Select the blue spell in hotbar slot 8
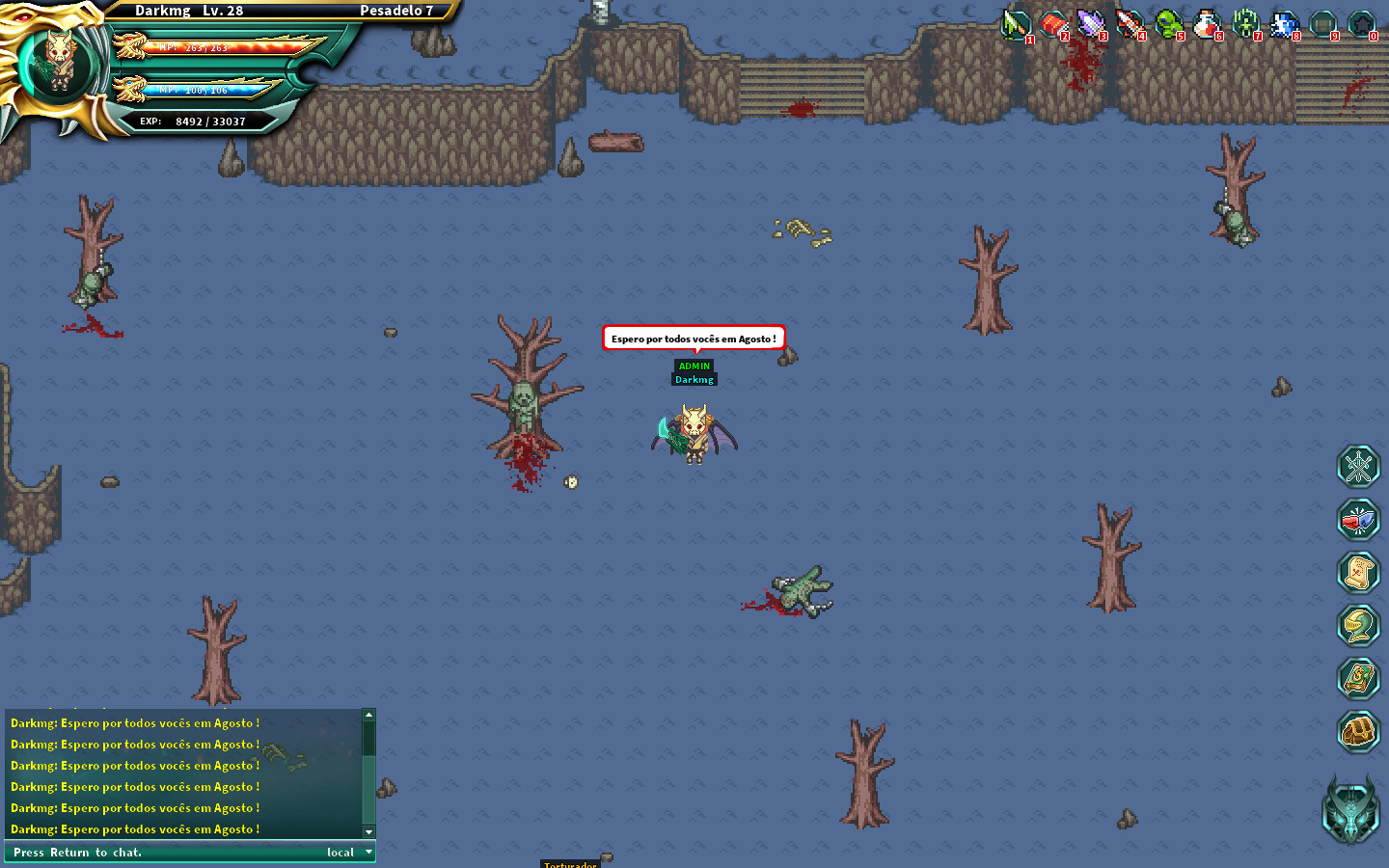The height and width of the screenshot is (868, 1389). (x=1285, y=25)
